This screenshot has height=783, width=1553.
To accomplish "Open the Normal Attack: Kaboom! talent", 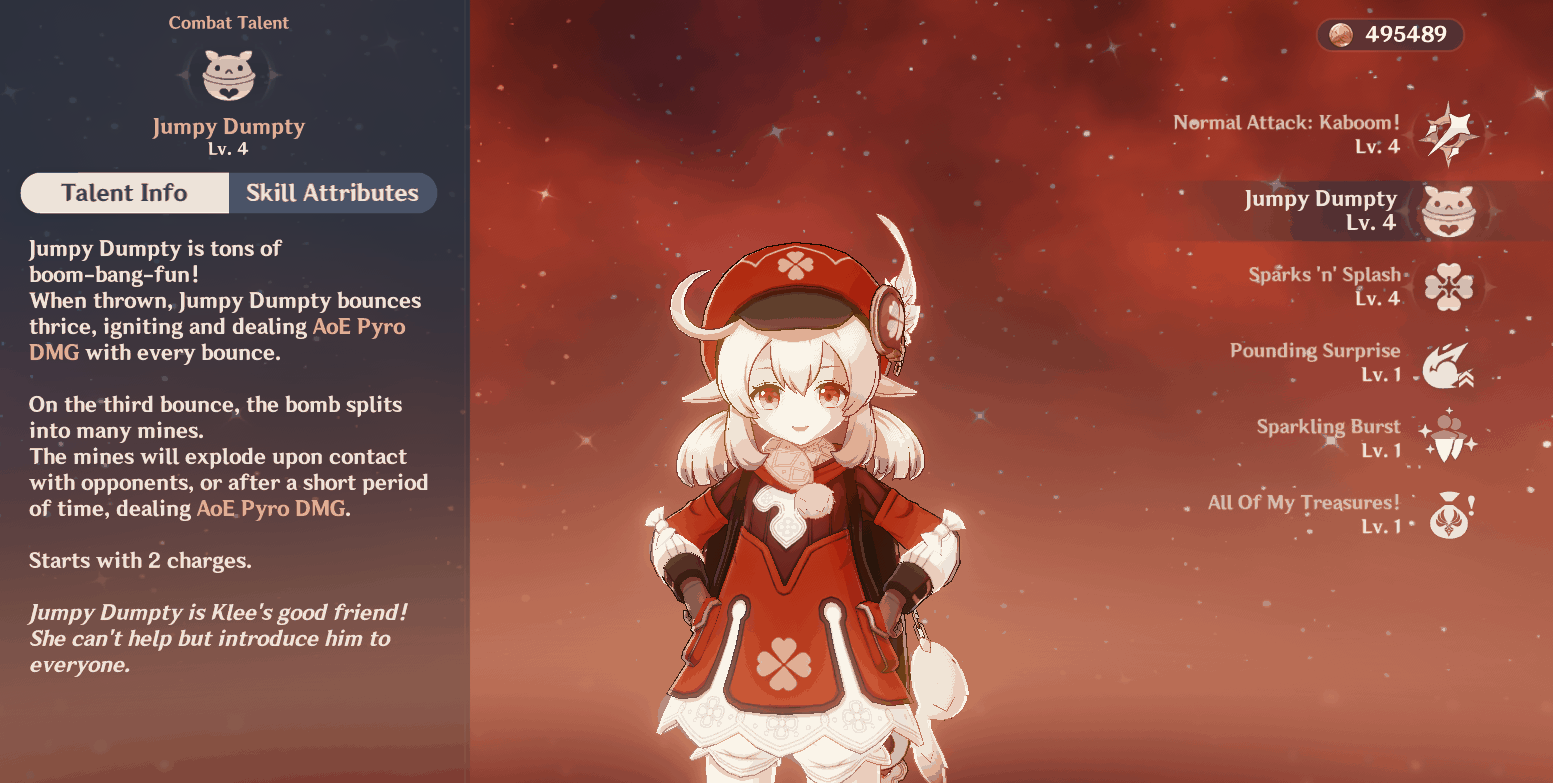I will coord(1445,134).
